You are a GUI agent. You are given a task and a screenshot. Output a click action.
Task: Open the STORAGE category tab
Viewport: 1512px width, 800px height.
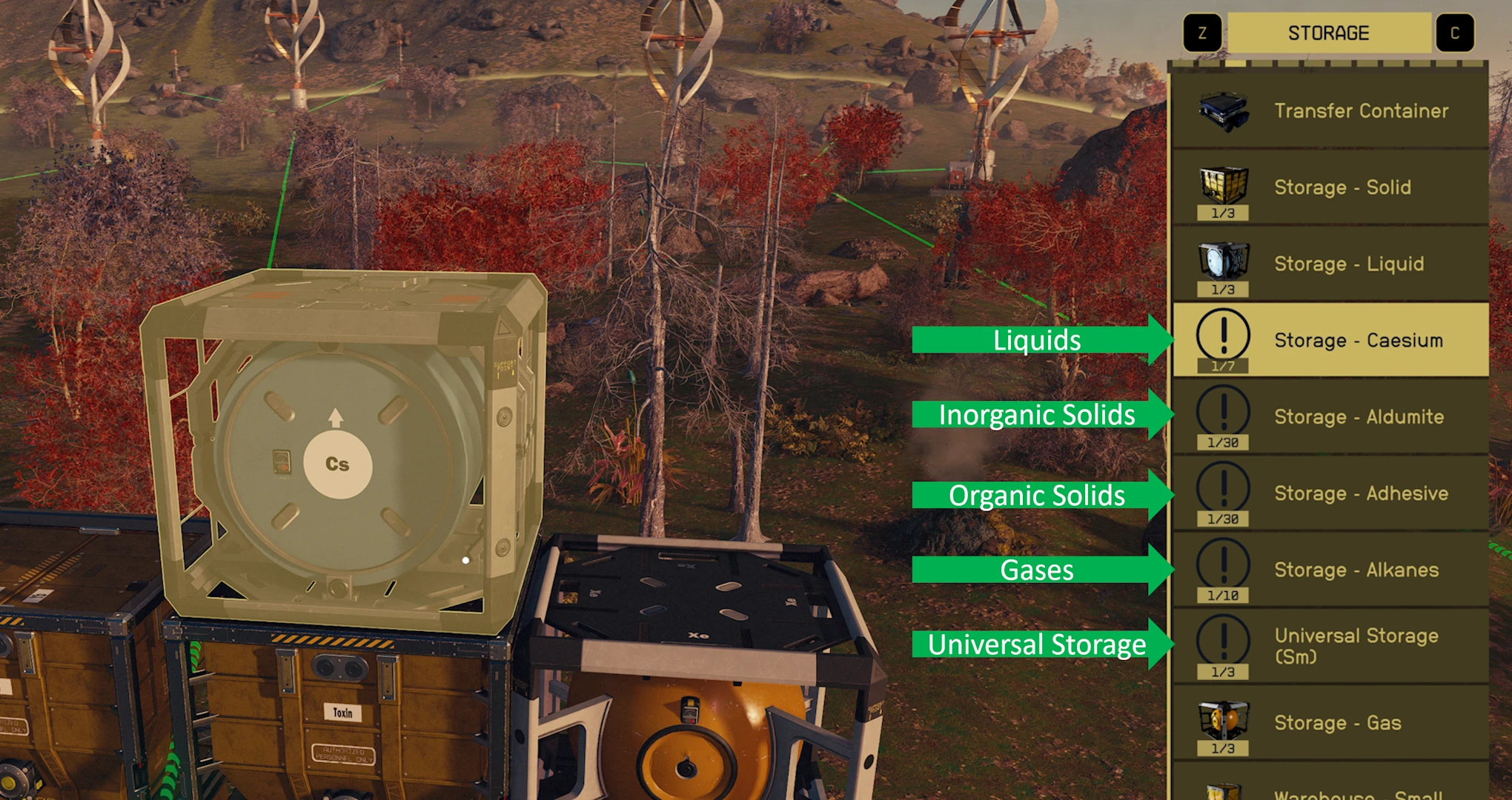(x=1328, y=32)
